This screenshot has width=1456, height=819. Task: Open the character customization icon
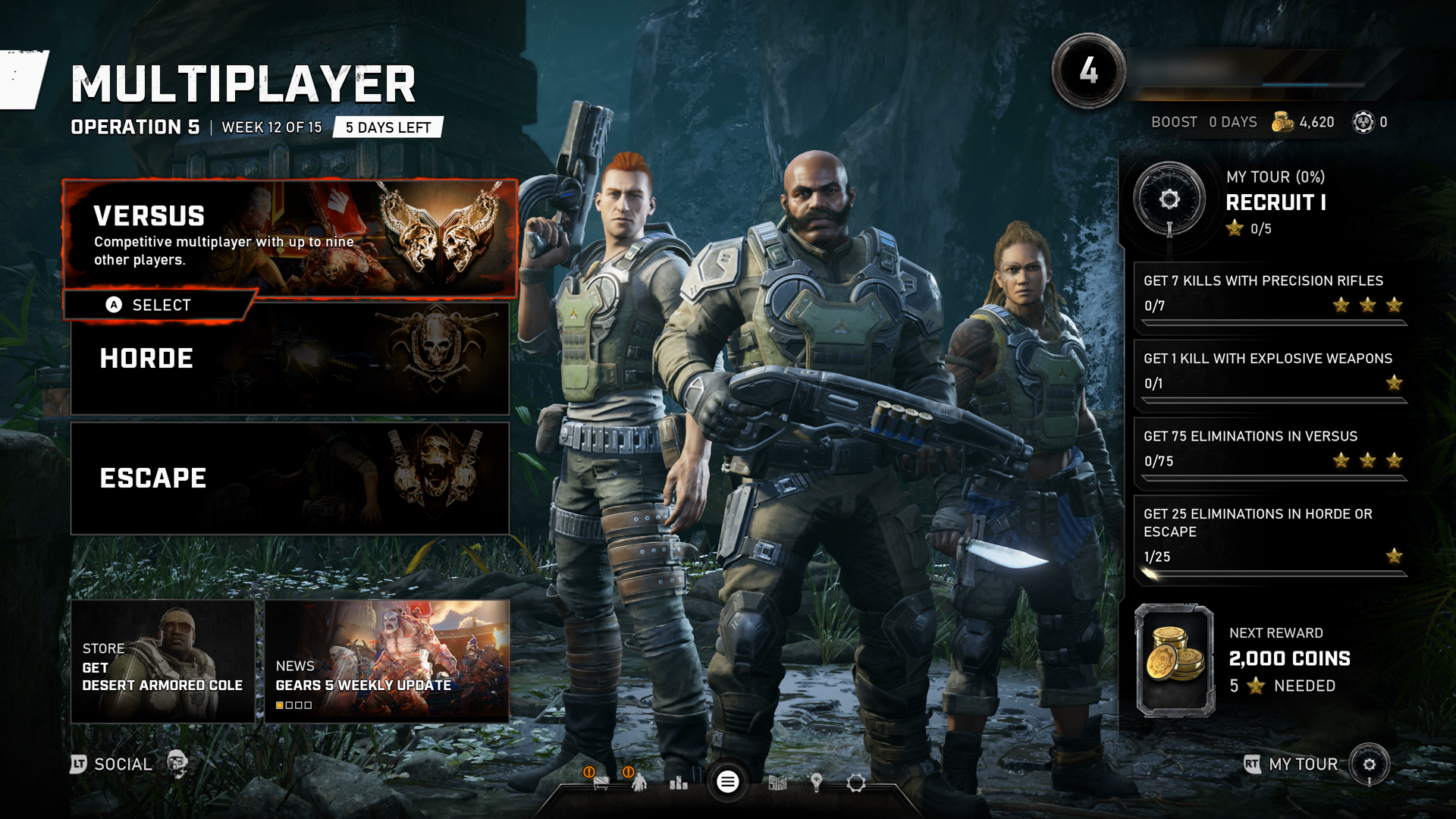click(639, 783)
